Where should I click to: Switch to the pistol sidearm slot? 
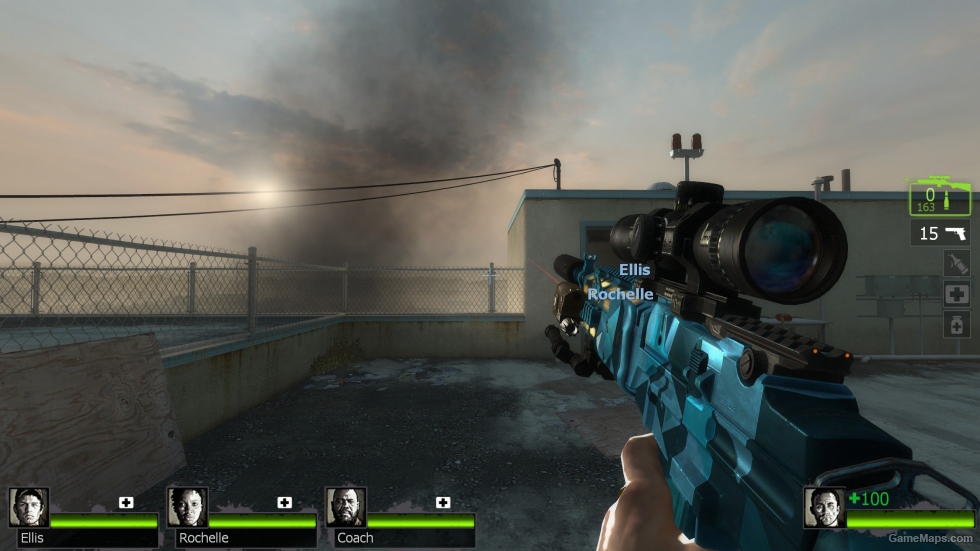click(x=941, y=234)
